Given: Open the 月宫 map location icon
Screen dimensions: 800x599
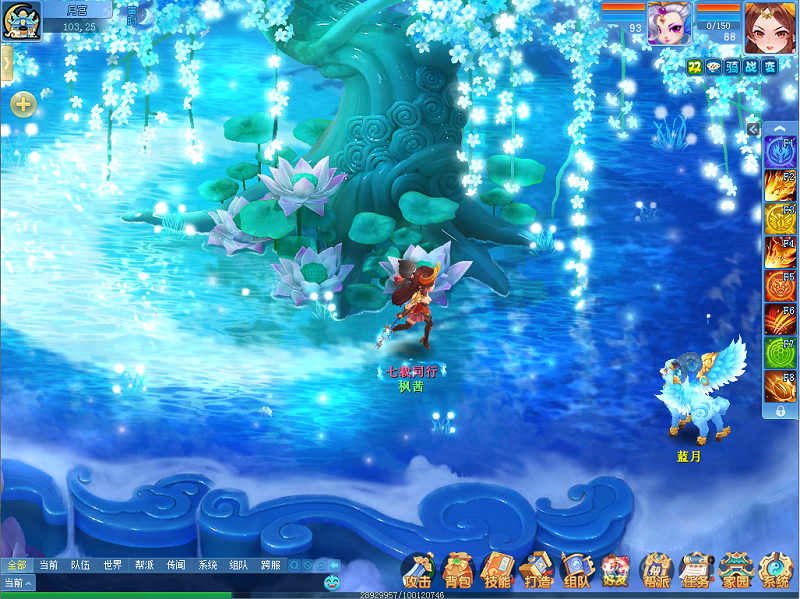Looking at the screenshot, I should tap(20, 20).
